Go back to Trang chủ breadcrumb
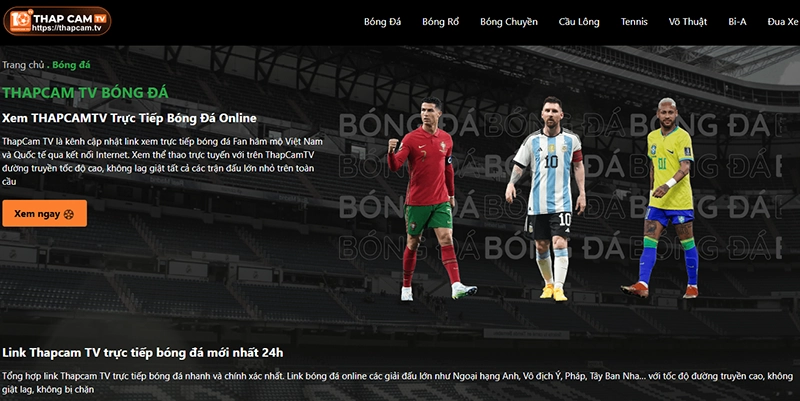The image size is (800, 401). tap(23, 65)
